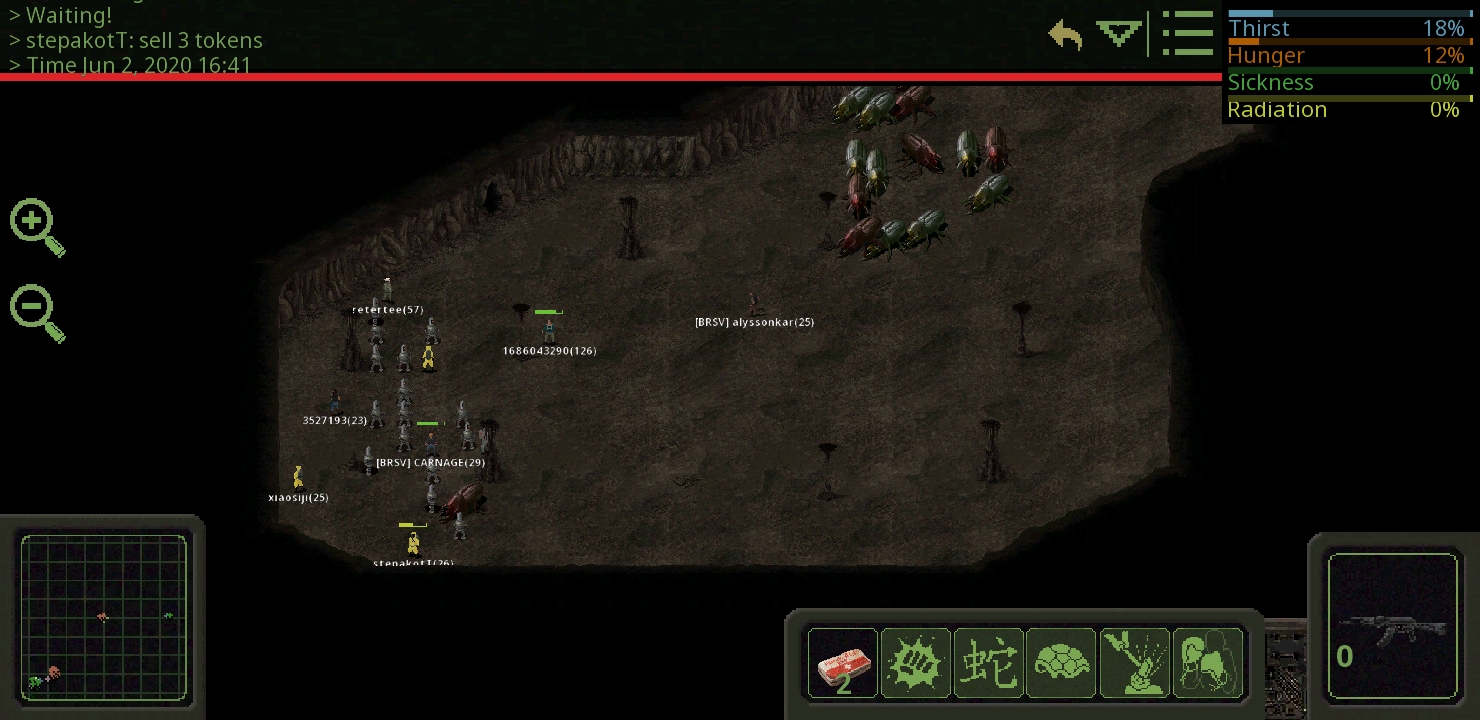Viewport: 1480px width, 720px height.
Task: Use the snake character skill icon
Action: (989, 662)
